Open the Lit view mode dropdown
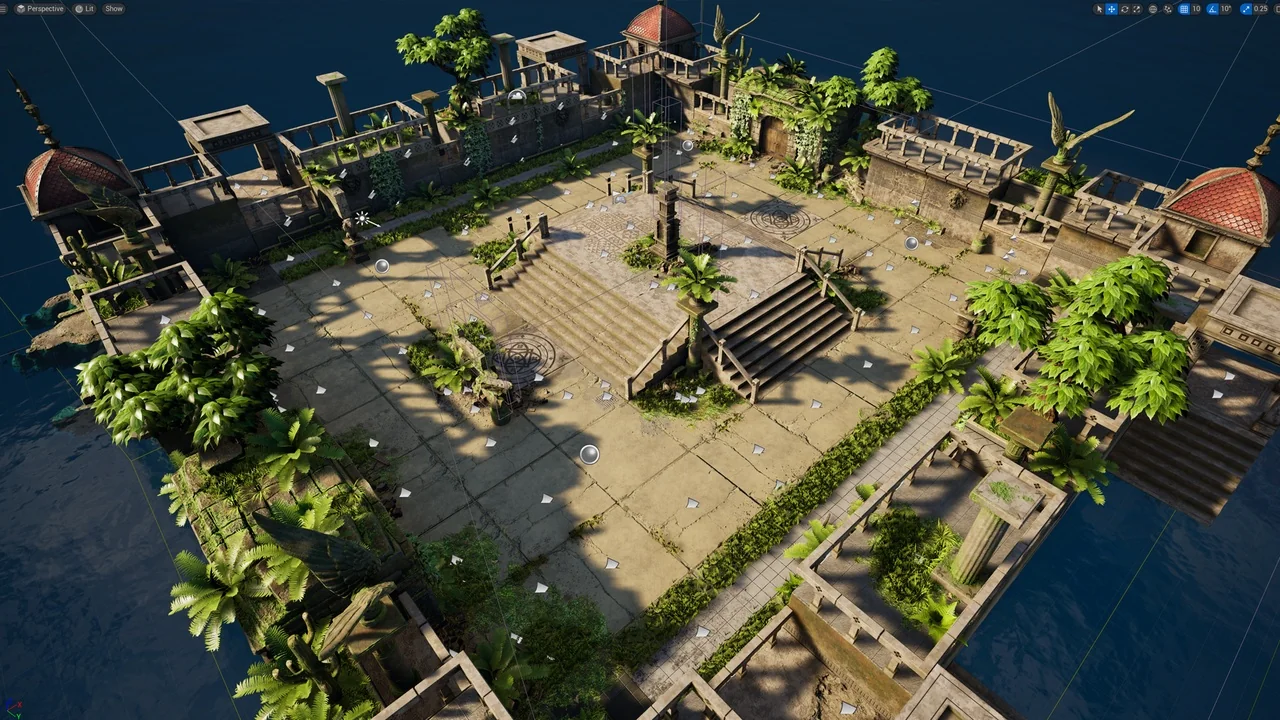The image size is (1280, 720). point(83,8)
